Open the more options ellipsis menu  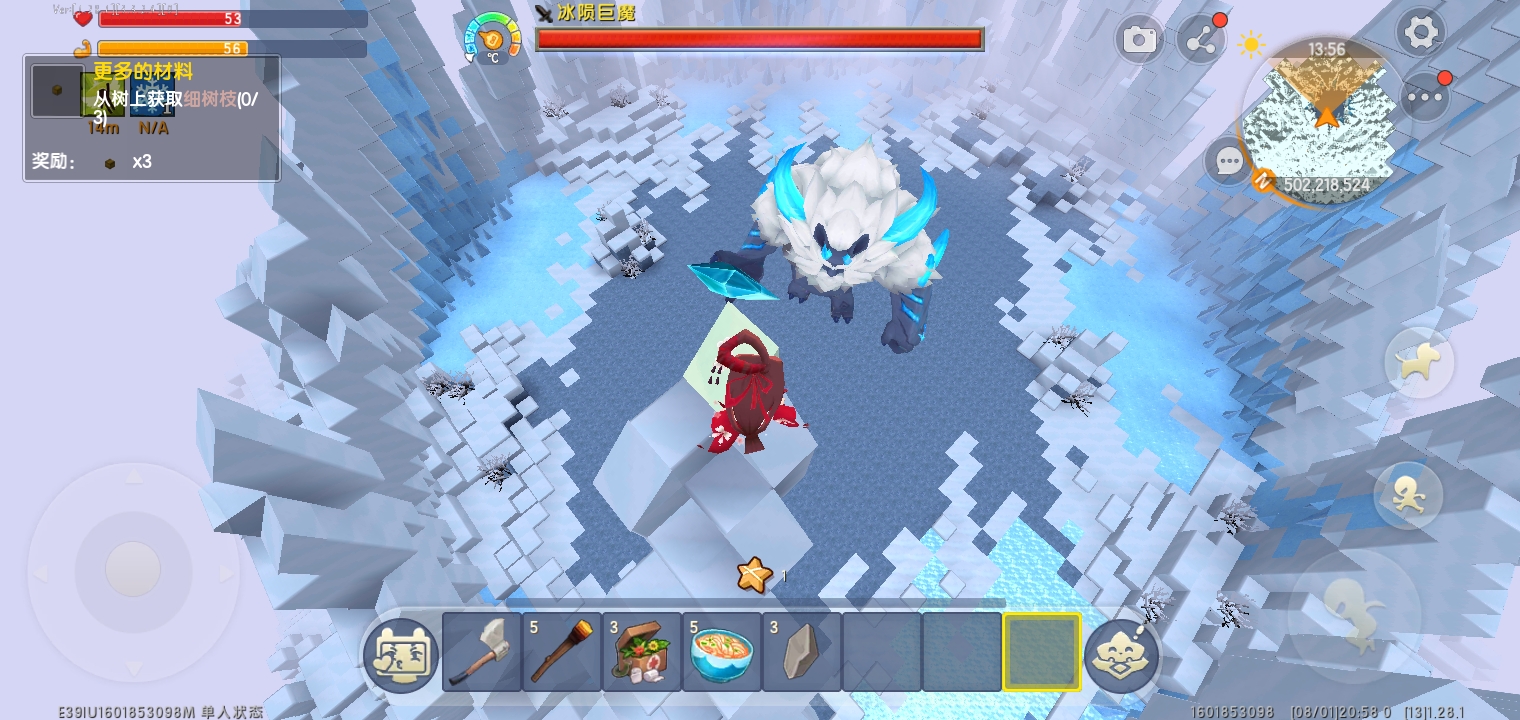[x=1425, y=97]
